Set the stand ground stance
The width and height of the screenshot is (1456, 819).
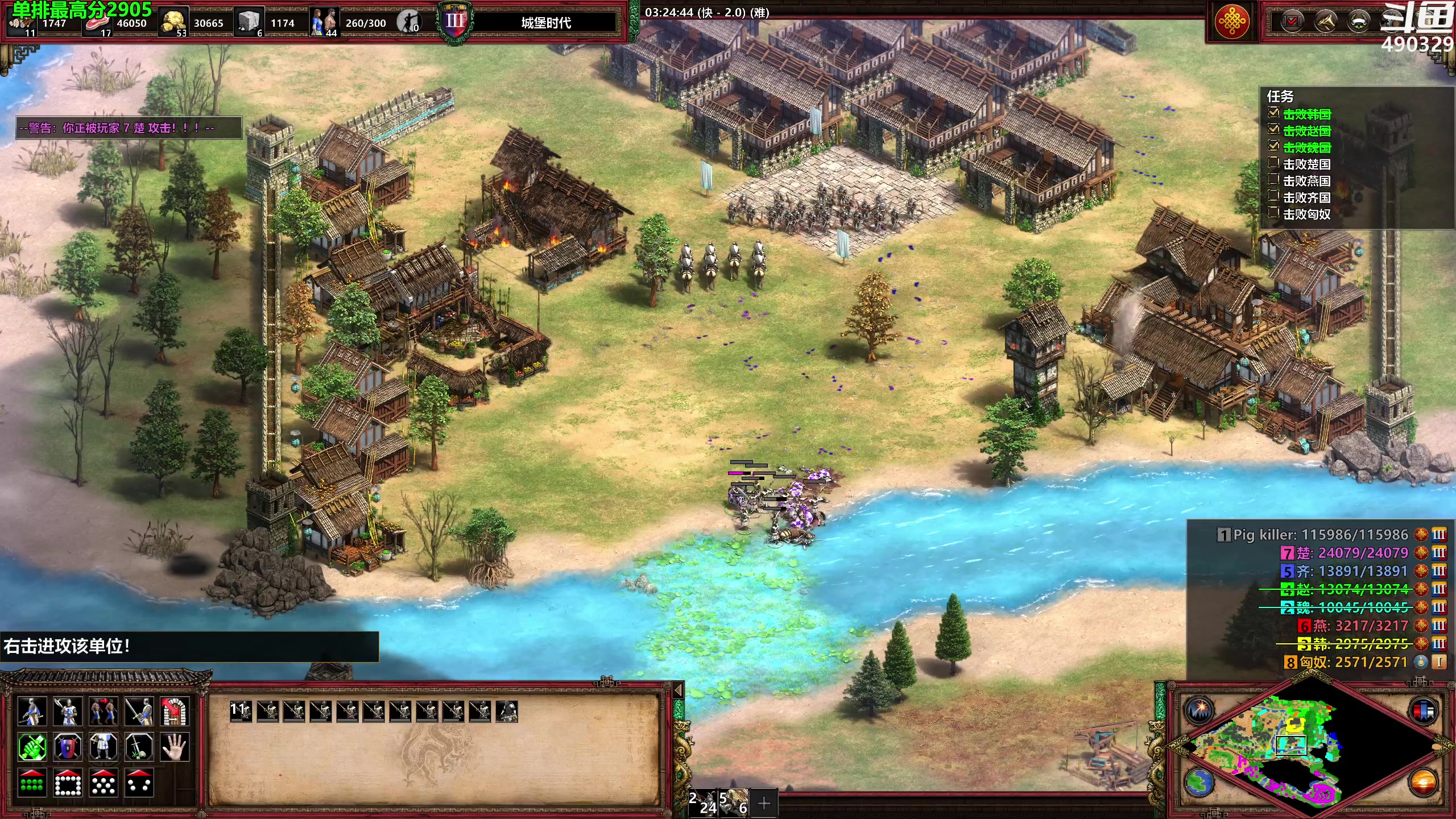[104, 747]
